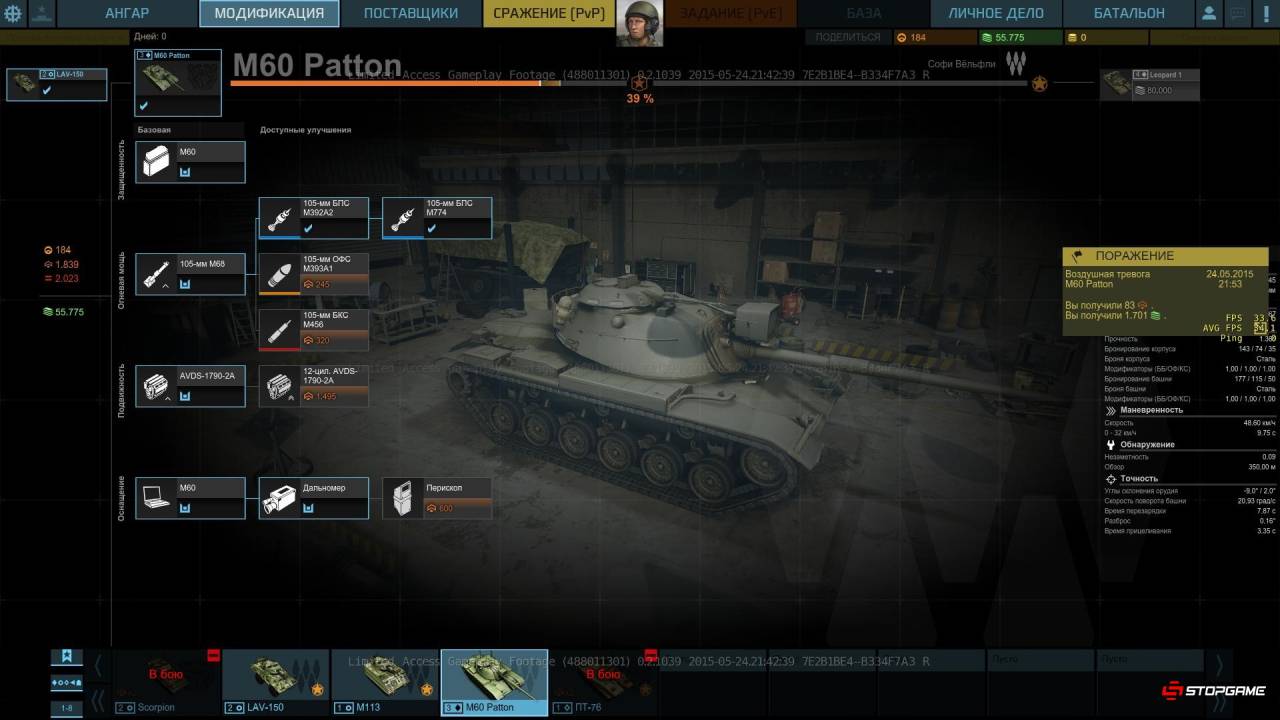The width and height of the screenshot is (1280, 720).
Task: Open the Личное дело section
Action: [996, 13]
